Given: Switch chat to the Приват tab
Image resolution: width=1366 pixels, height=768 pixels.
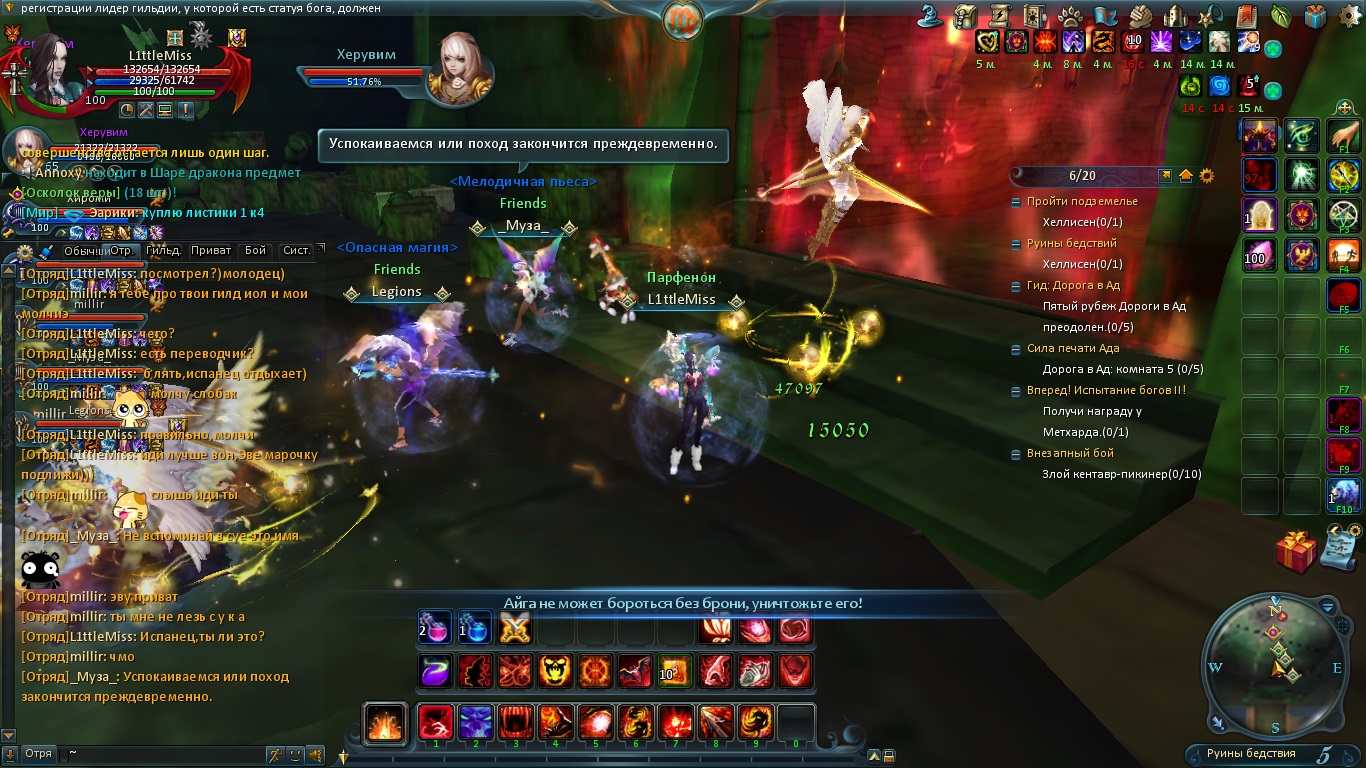Looking at the screenshot, I should coord(210,251).
